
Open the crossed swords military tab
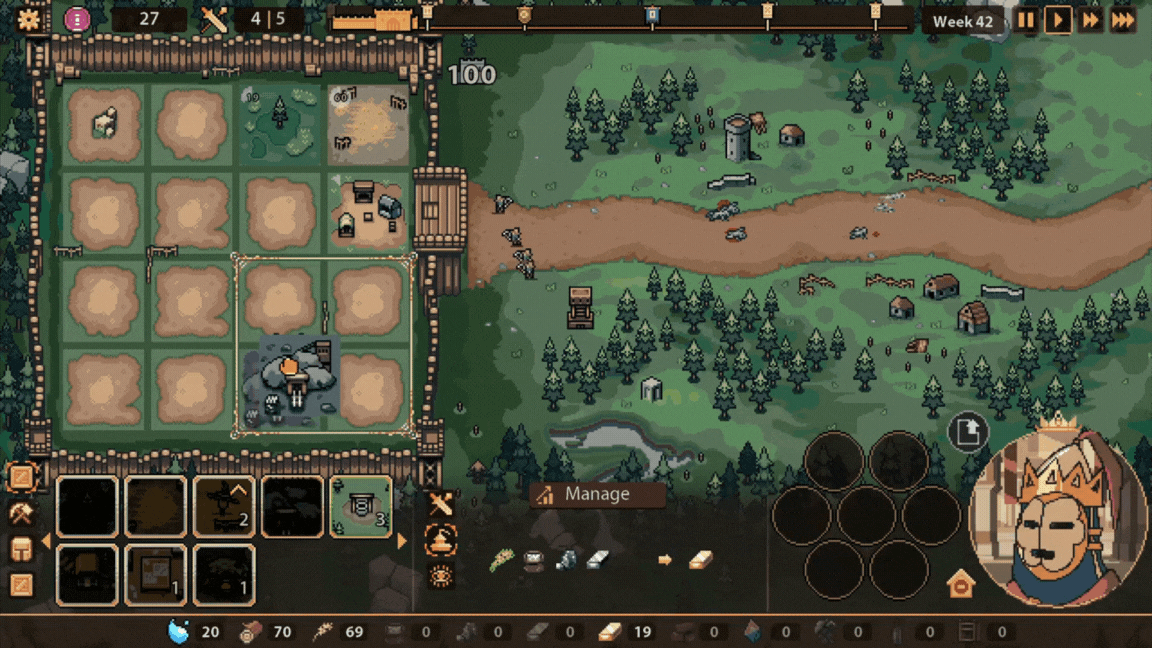pyautogui.click(x=441, y=504)
